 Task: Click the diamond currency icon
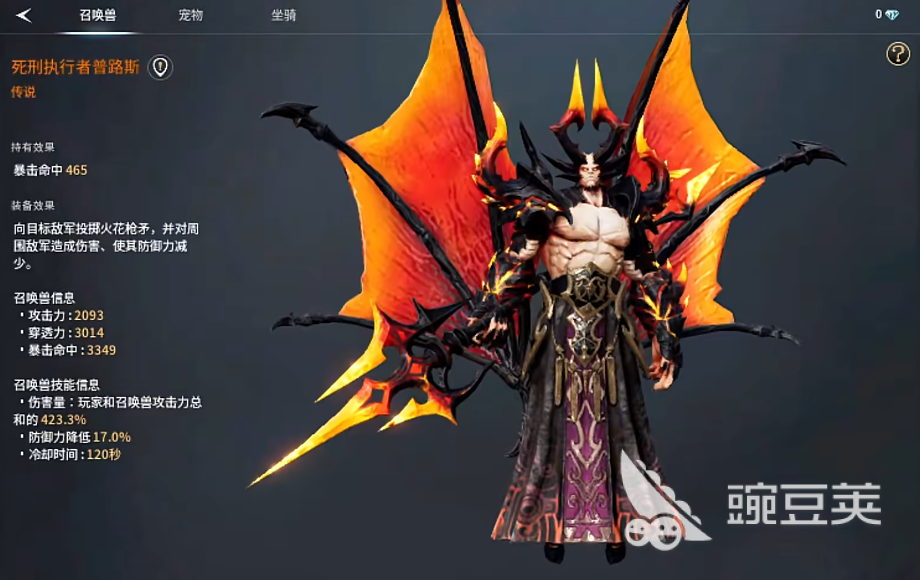892,15
